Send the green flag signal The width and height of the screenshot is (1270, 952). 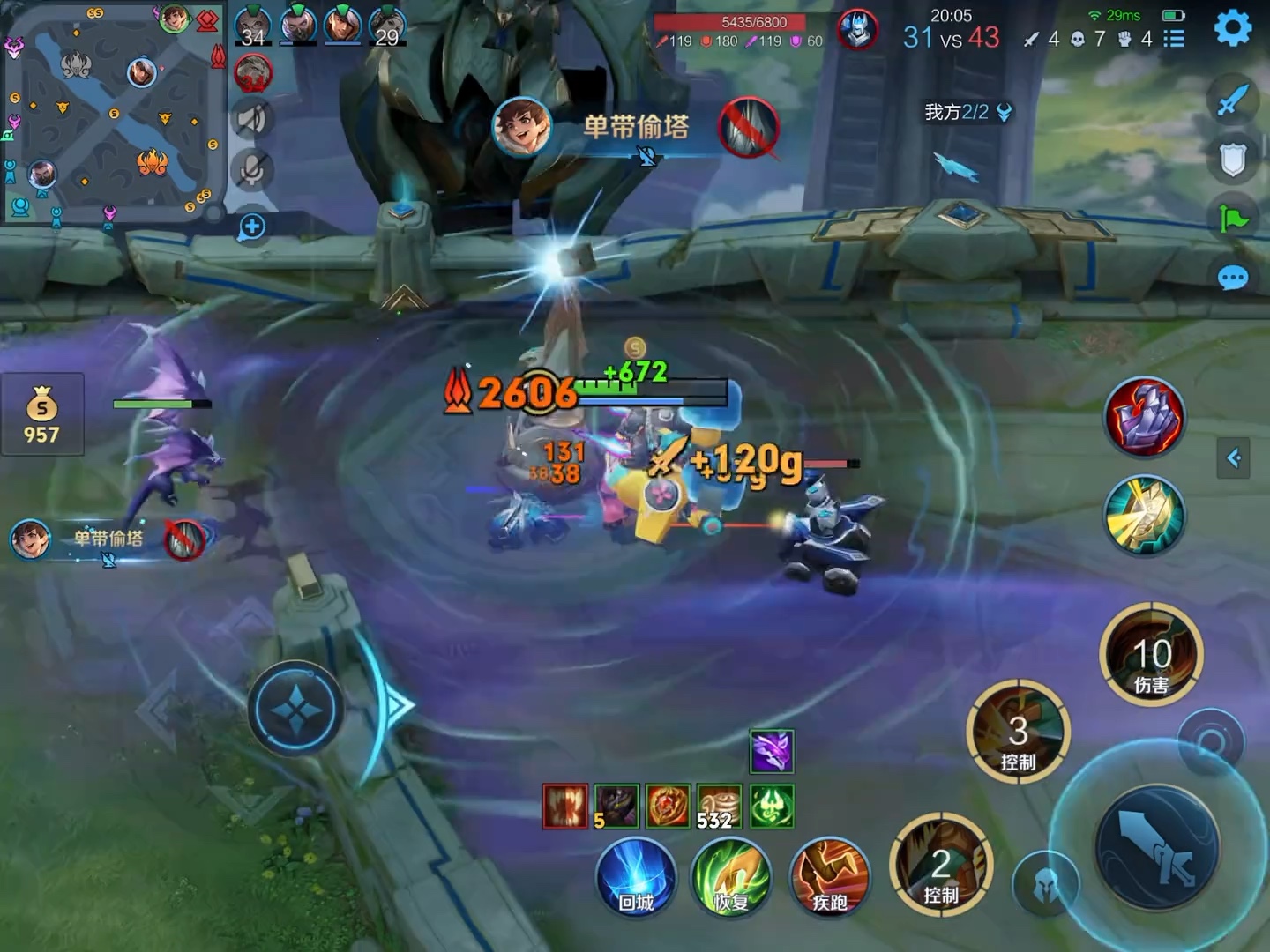[1232, 218]
